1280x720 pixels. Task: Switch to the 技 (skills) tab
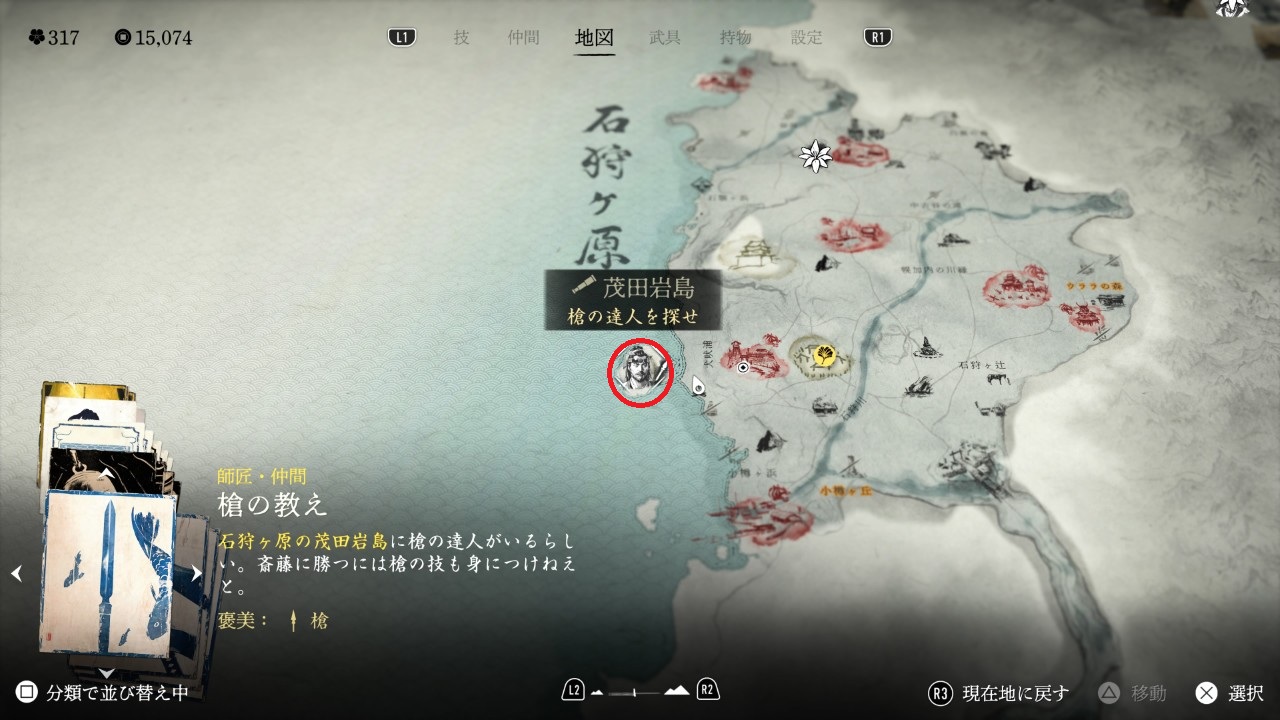coord(461,38)
